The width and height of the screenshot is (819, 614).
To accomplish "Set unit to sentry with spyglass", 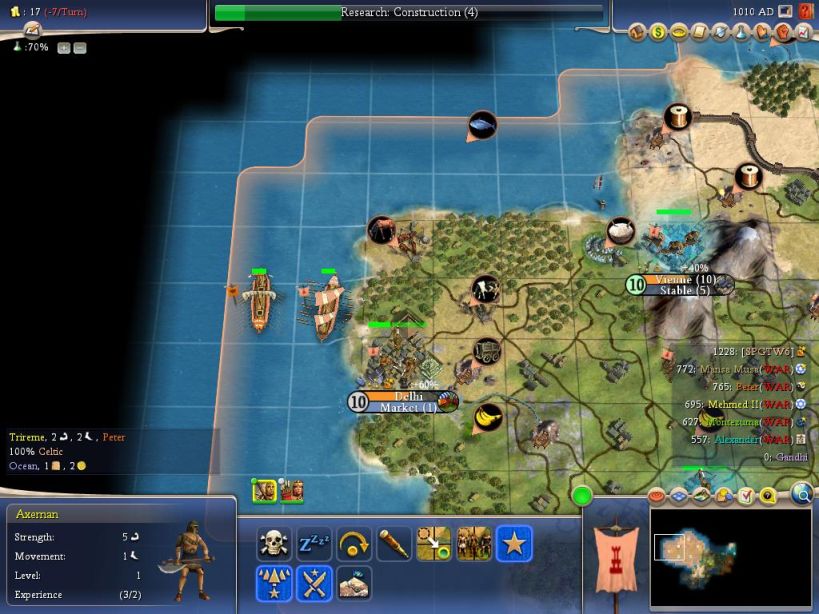I will pos(394,544).
